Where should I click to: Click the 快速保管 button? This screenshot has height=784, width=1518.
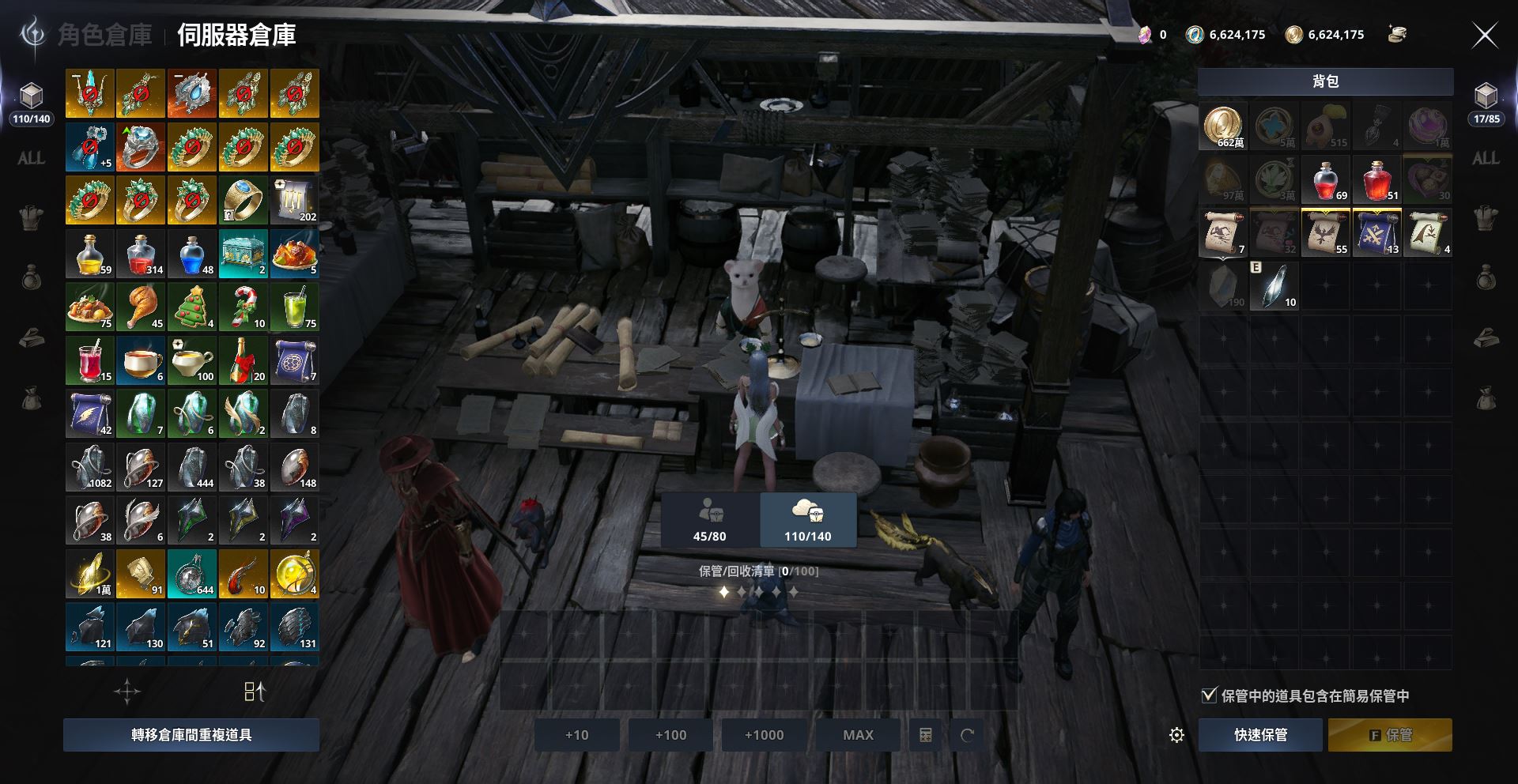coord(1260,735)
